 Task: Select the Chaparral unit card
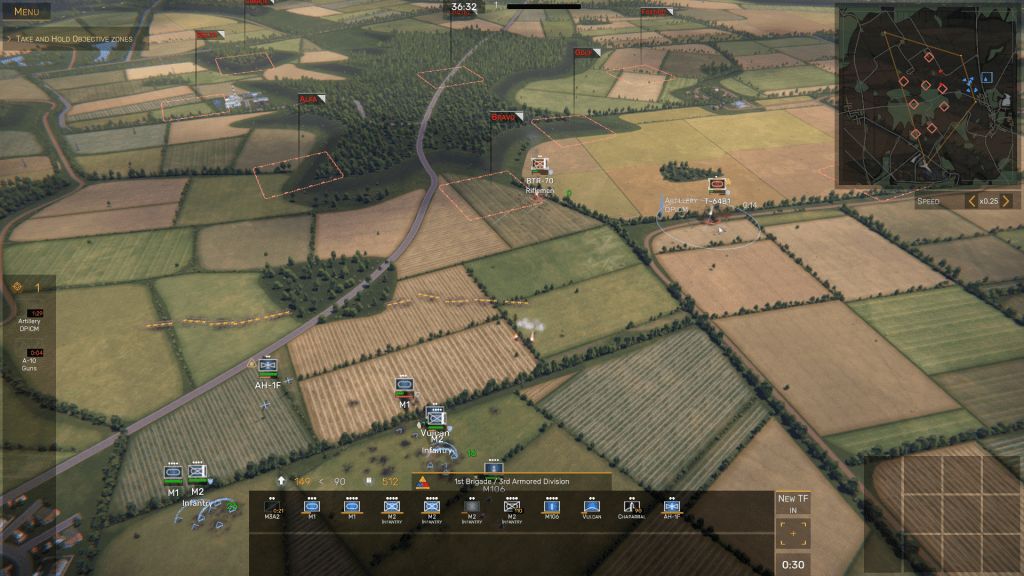point(631,509)
